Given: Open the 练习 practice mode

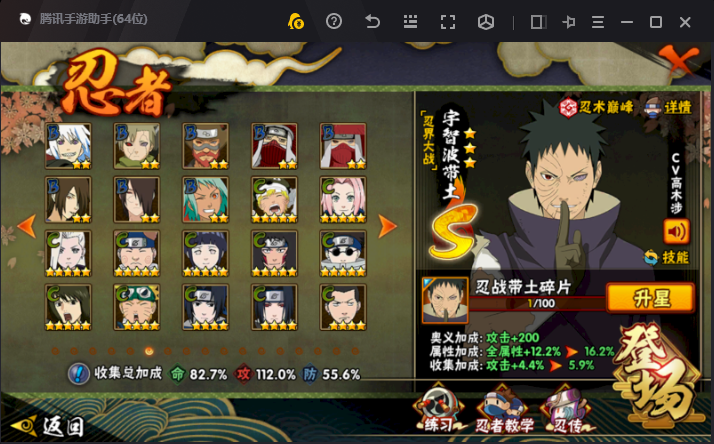Looking at the screenshot, I should point(435,412).
